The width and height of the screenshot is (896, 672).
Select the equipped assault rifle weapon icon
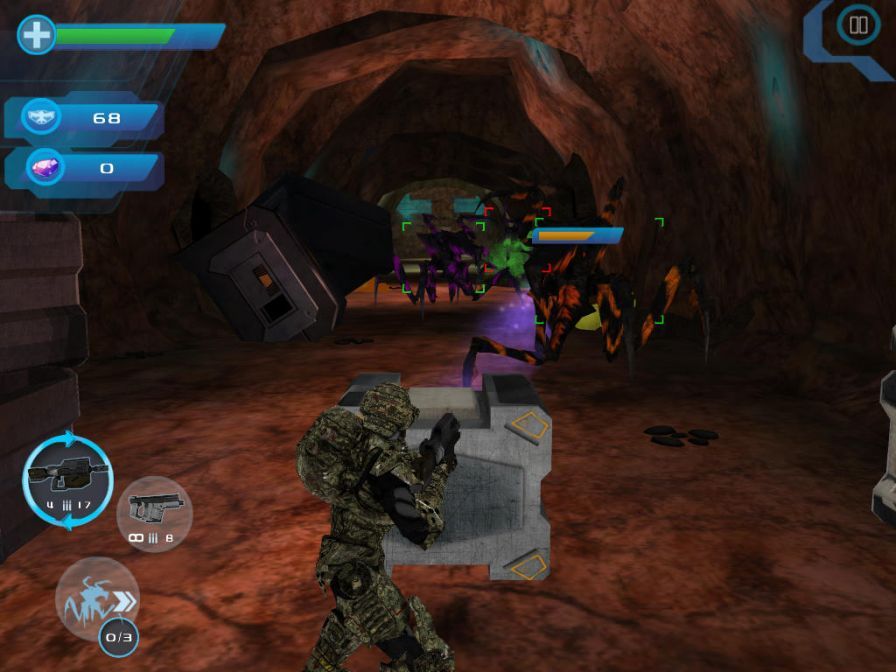[67, 479]
